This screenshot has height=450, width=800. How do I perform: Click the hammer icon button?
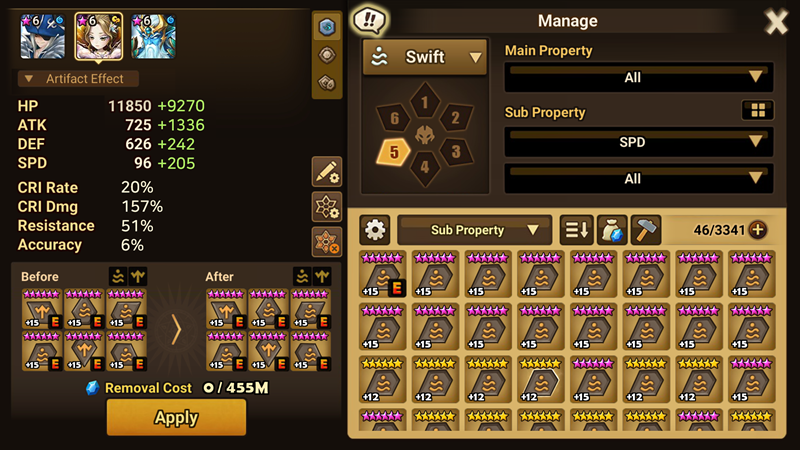[646, 230]
